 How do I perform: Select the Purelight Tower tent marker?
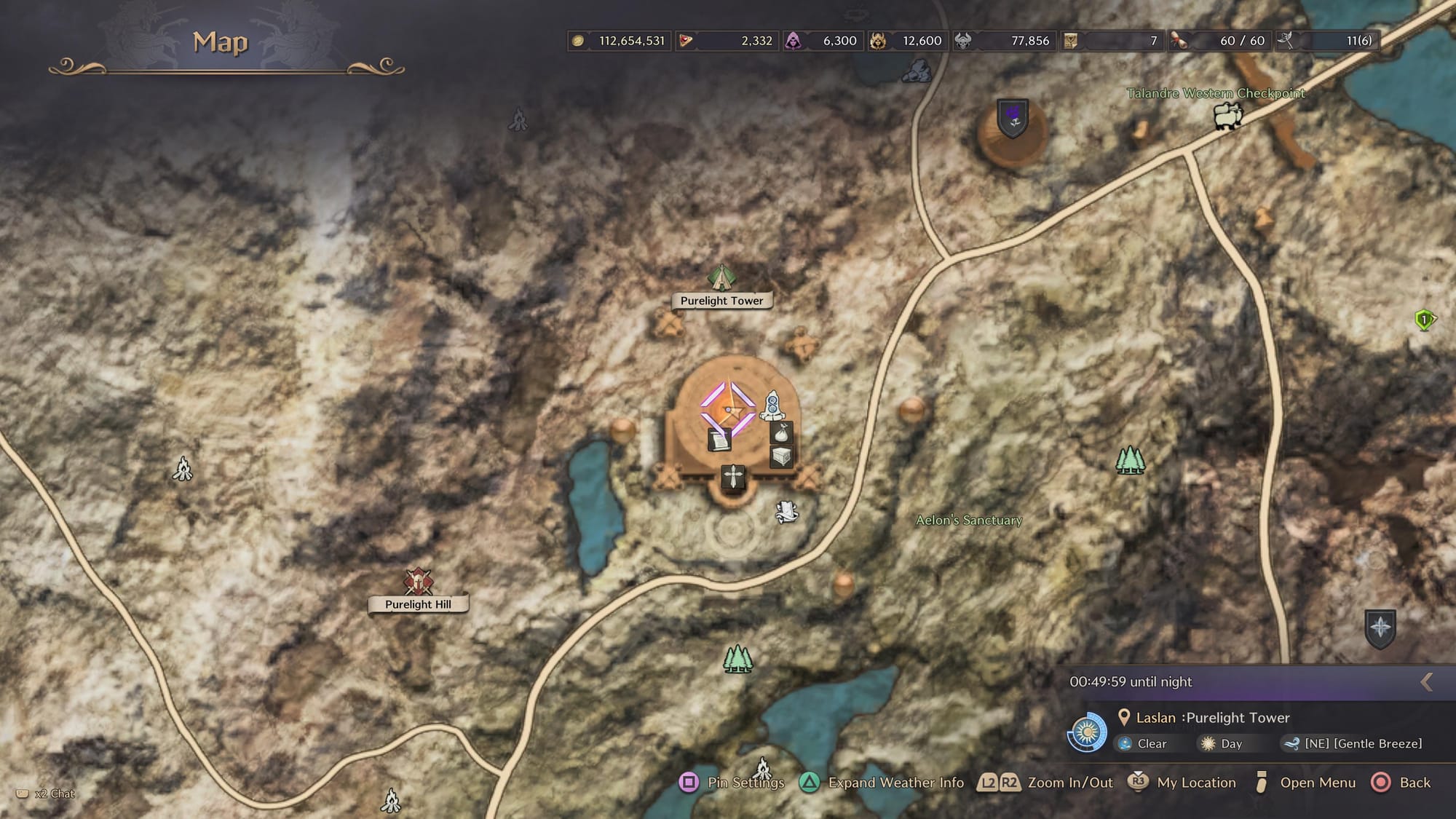[x=721, y=277]
